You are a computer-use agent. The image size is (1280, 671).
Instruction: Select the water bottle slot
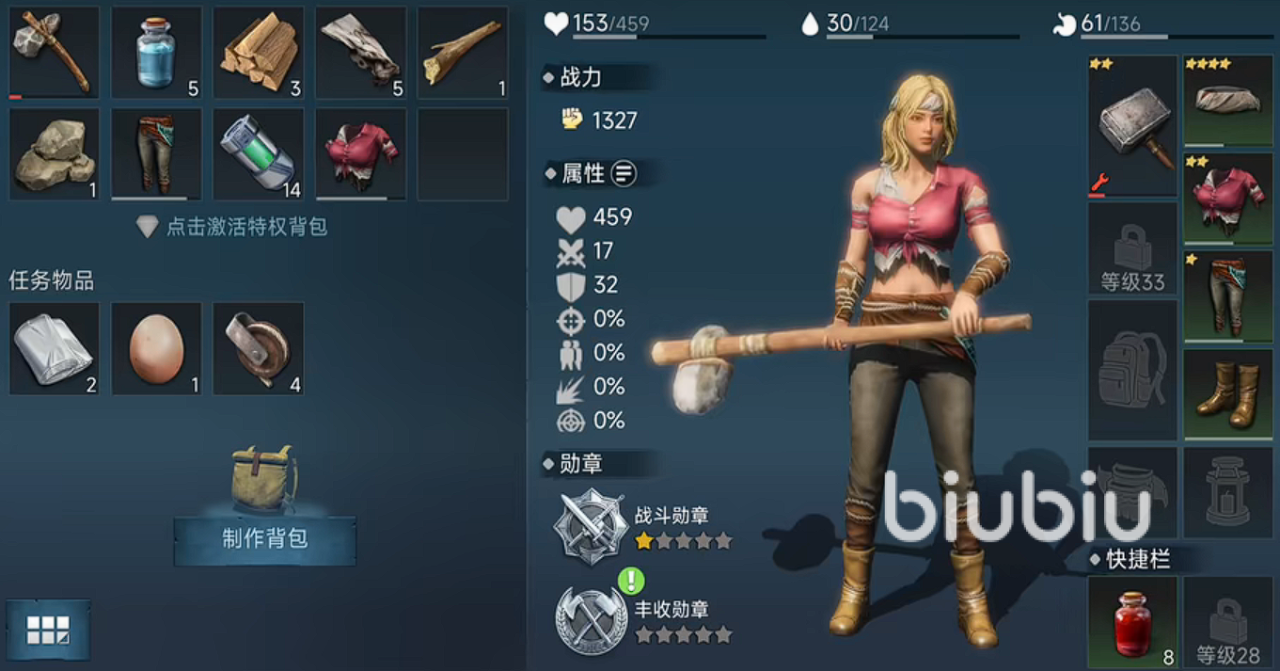point(156,52)
